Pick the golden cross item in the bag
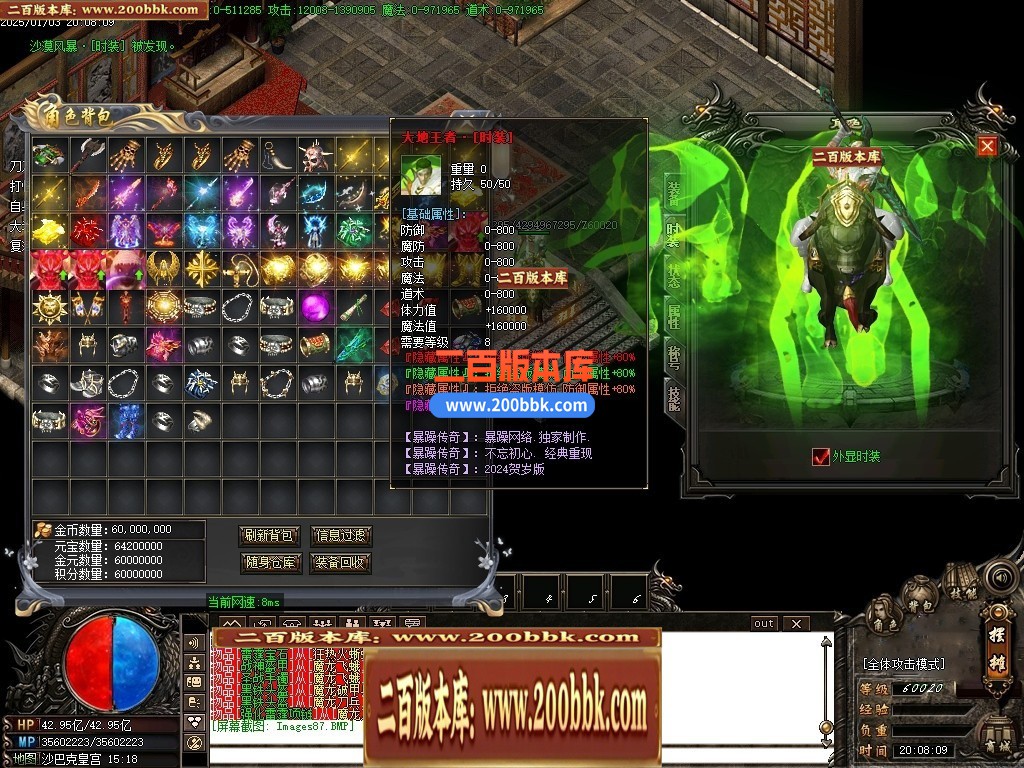This screenshot has height=768, width=1024. pyautogui.click(x=204, y=267)
